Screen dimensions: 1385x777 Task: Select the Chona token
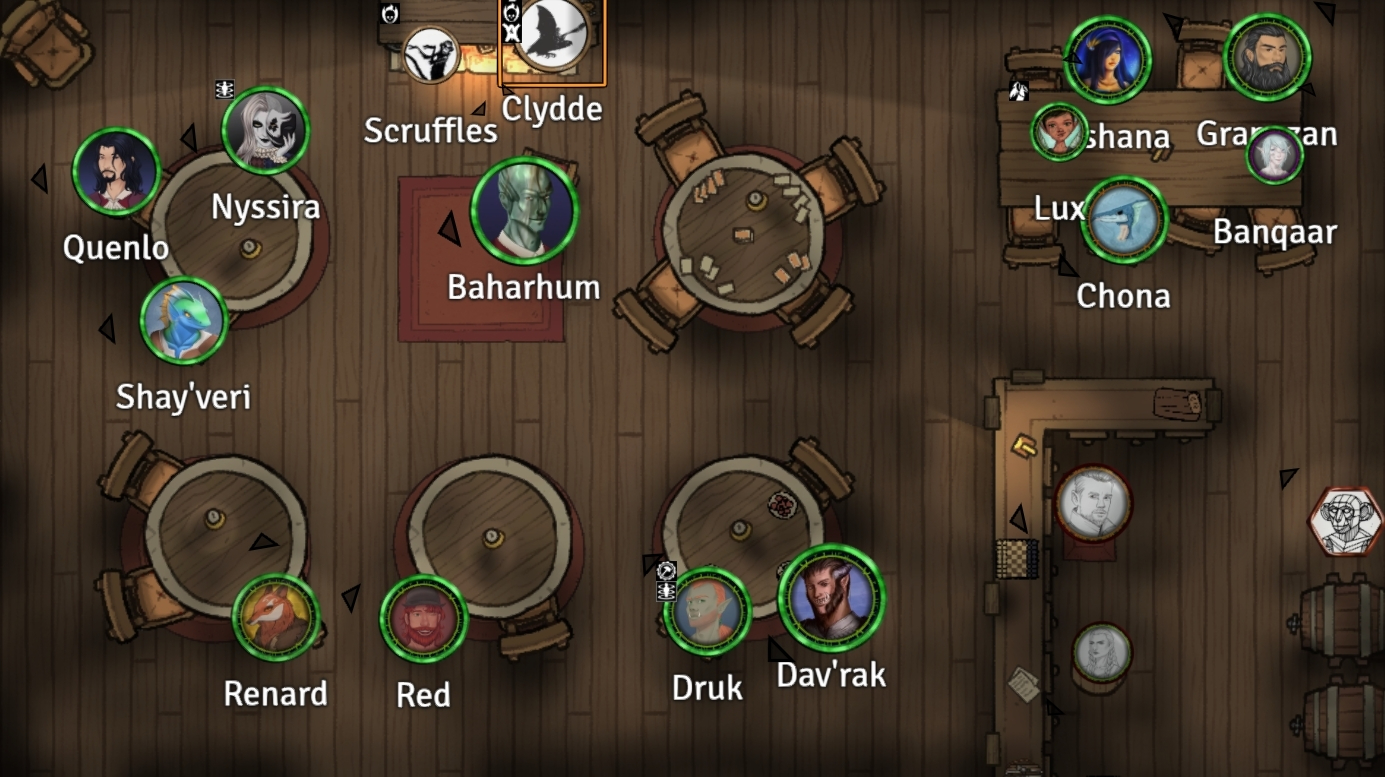click(1124, 221)
